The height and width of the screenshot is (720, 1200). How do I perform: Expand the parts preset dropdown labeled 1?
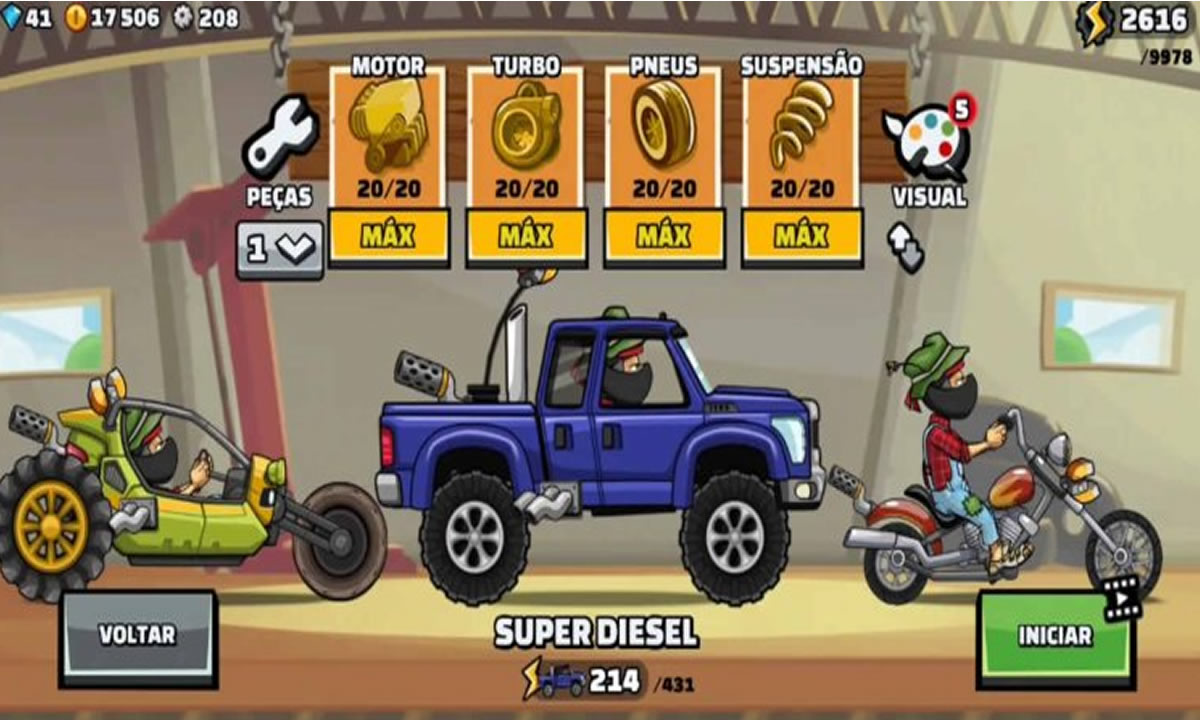click(x=280, y=249)
